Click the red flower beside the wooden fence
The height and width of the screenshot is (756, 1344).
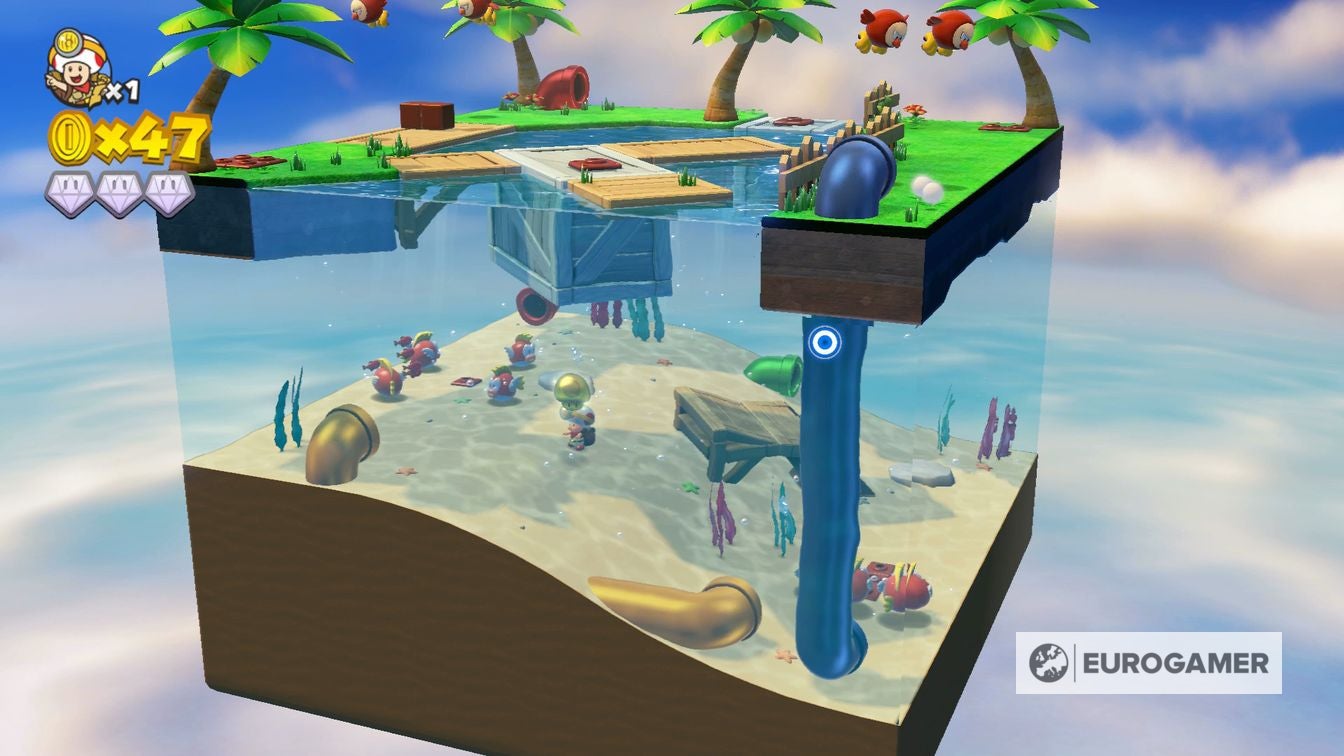pos(913,112)
